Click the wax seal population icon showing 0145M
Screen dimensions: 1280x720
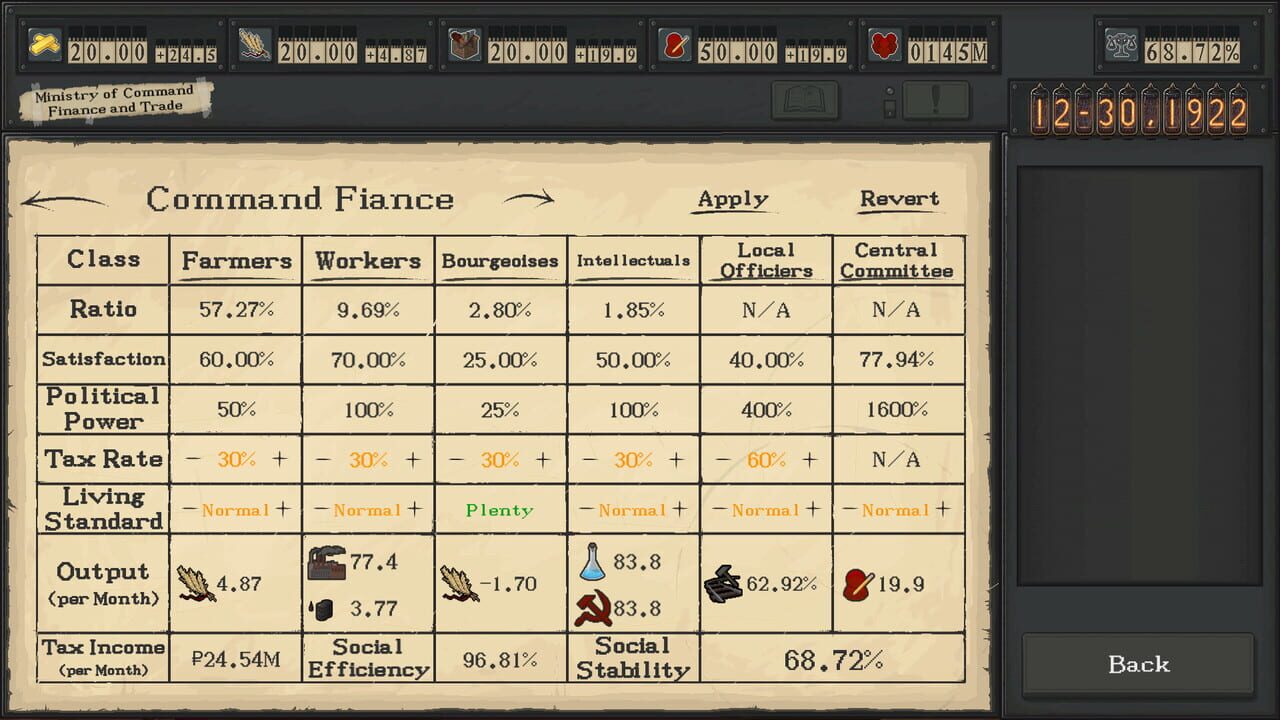pyautogui.click(x=884, y=45)
